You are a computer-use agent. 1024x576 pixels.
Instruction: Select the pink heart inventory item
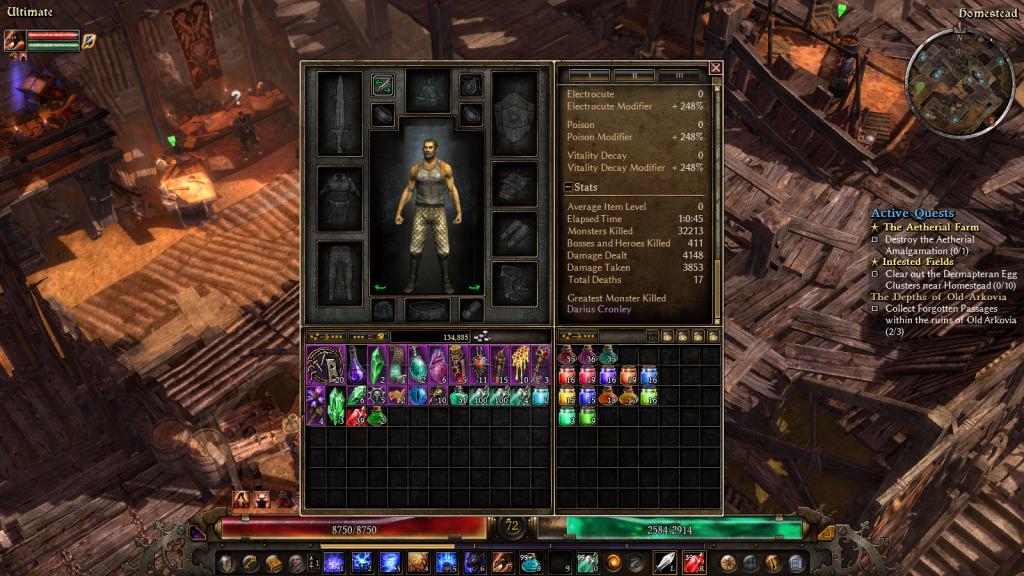coord(438,362)
